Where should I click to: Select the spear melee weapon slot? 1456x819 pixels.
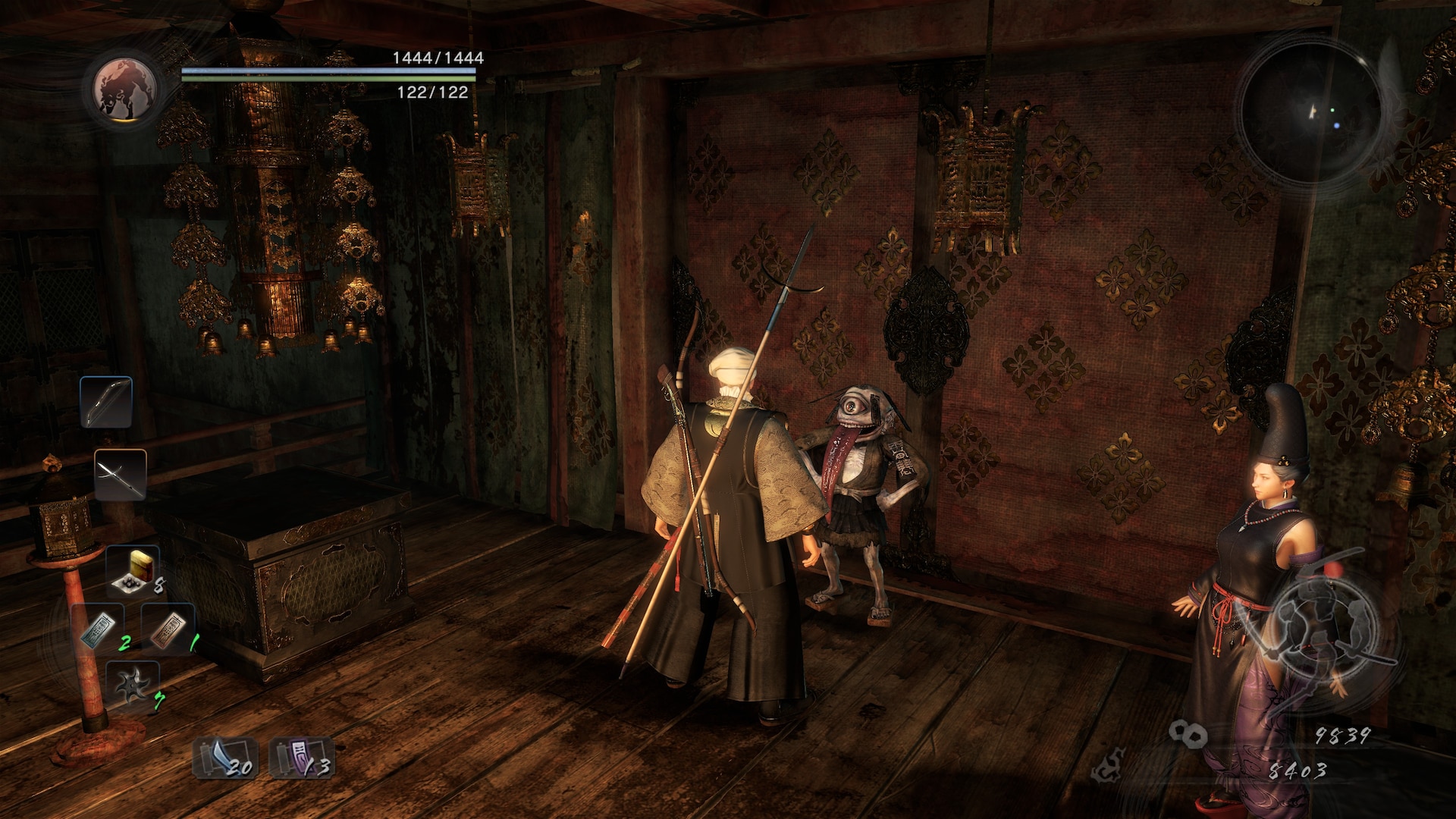tap(121, 475)
